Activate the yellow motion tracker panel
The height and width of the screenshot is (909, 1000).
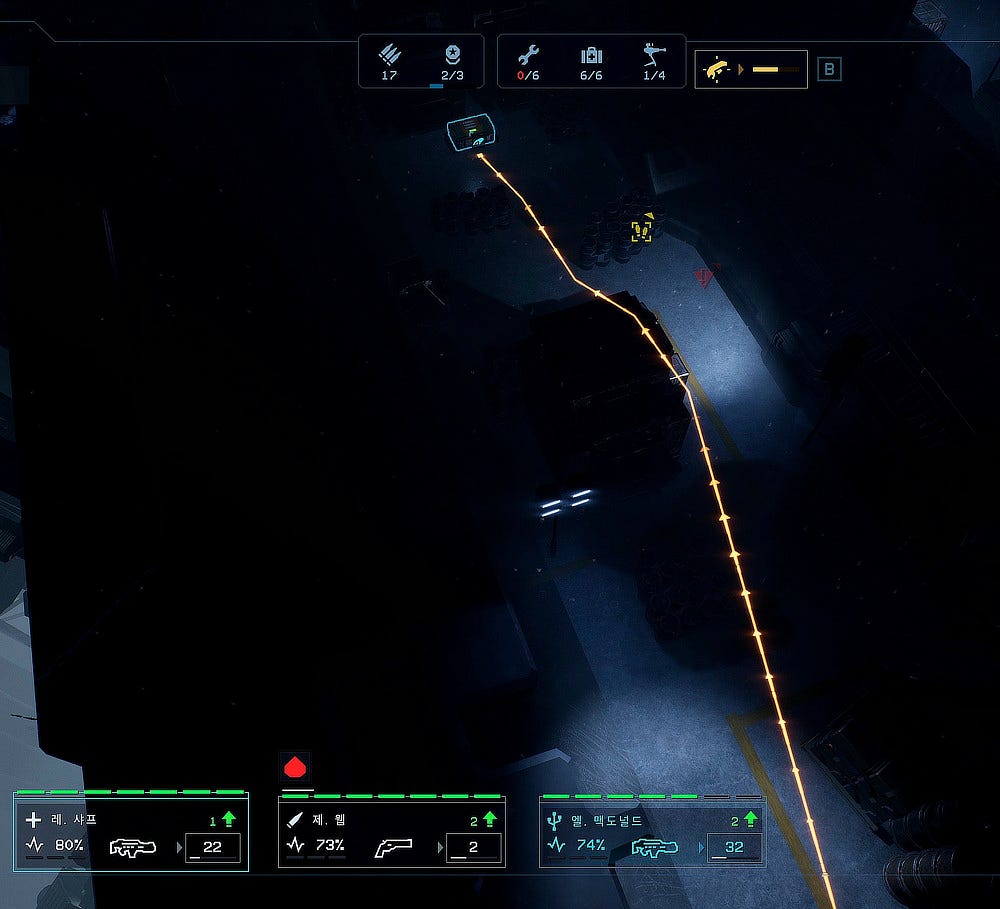tap(751, 69)
